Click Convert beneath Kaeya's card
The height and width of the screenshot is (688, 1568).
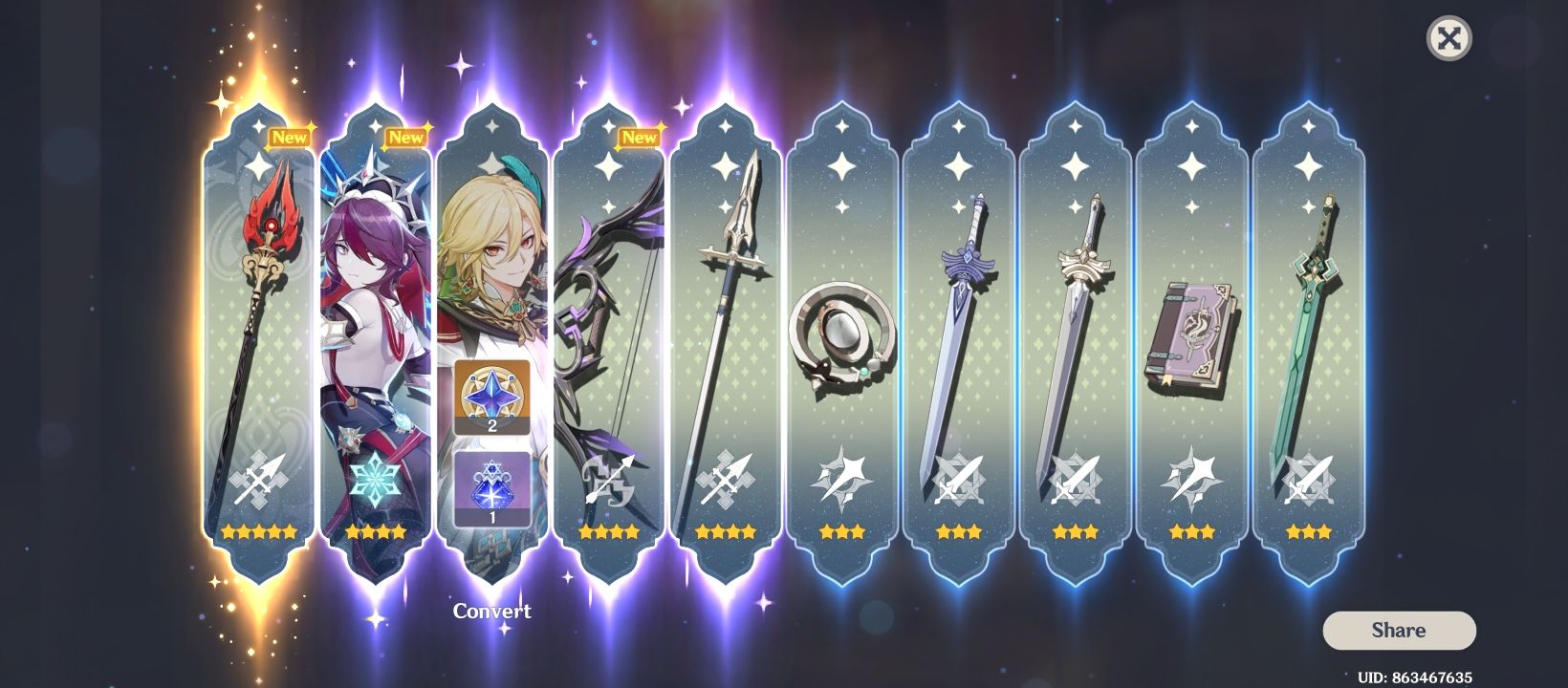[491, 611]
